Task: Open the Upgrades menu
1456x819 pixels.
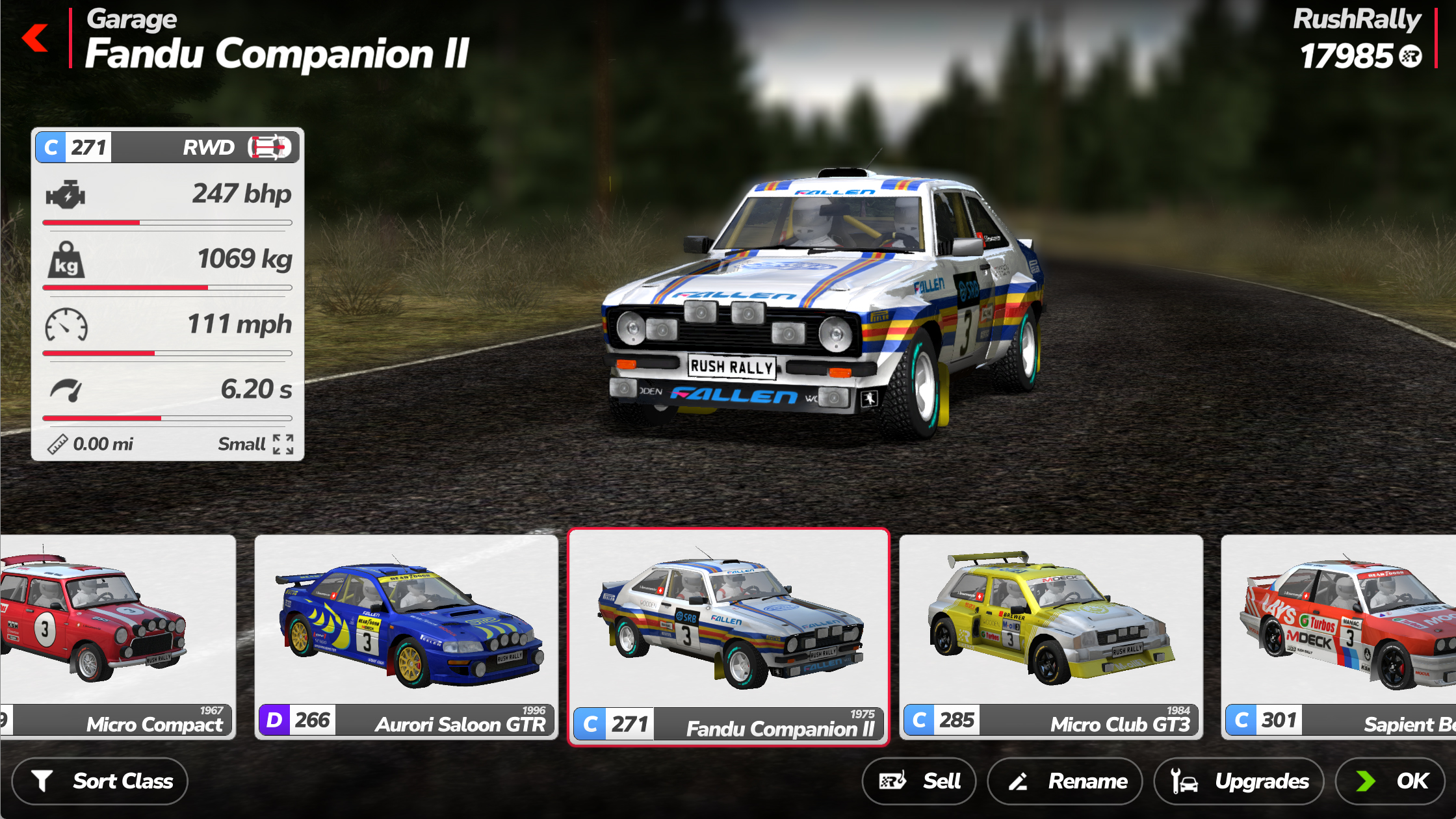Action: pos(1239,781)
